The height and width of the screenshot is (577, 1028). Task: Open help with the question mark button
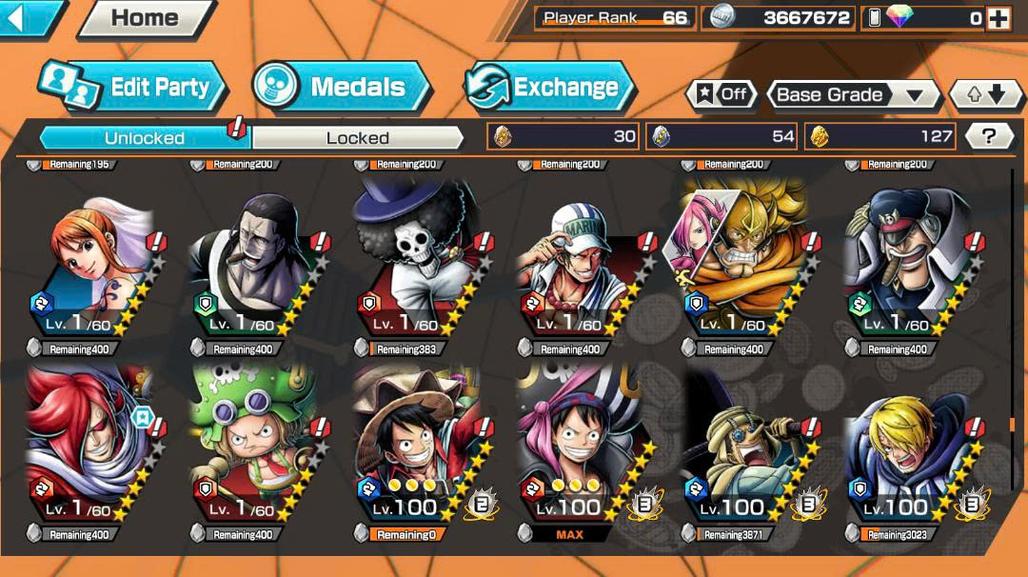click(989, 136)
